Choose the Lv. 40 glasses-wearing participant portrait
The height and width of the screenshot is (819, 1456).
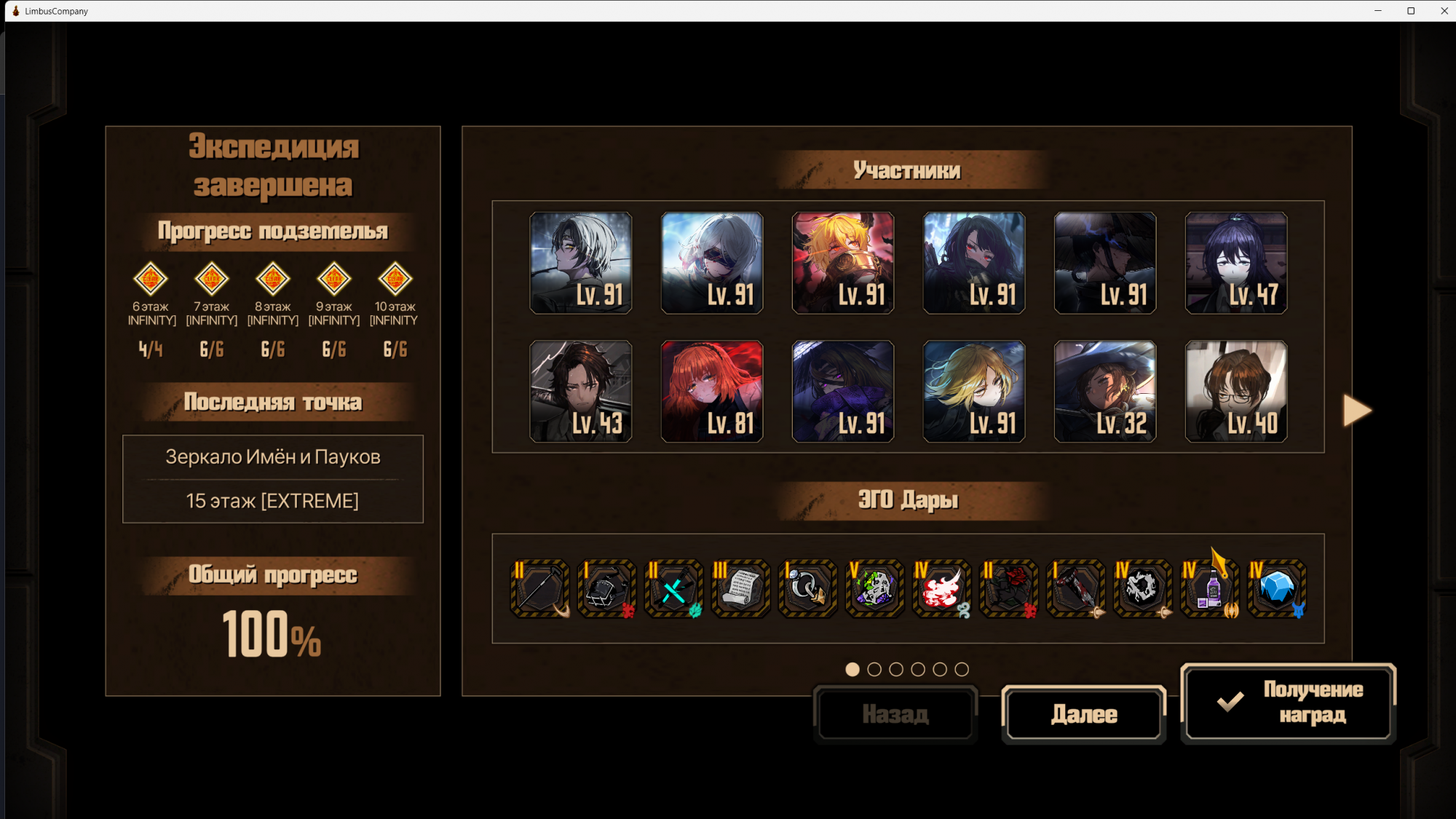coord(1235,392)
